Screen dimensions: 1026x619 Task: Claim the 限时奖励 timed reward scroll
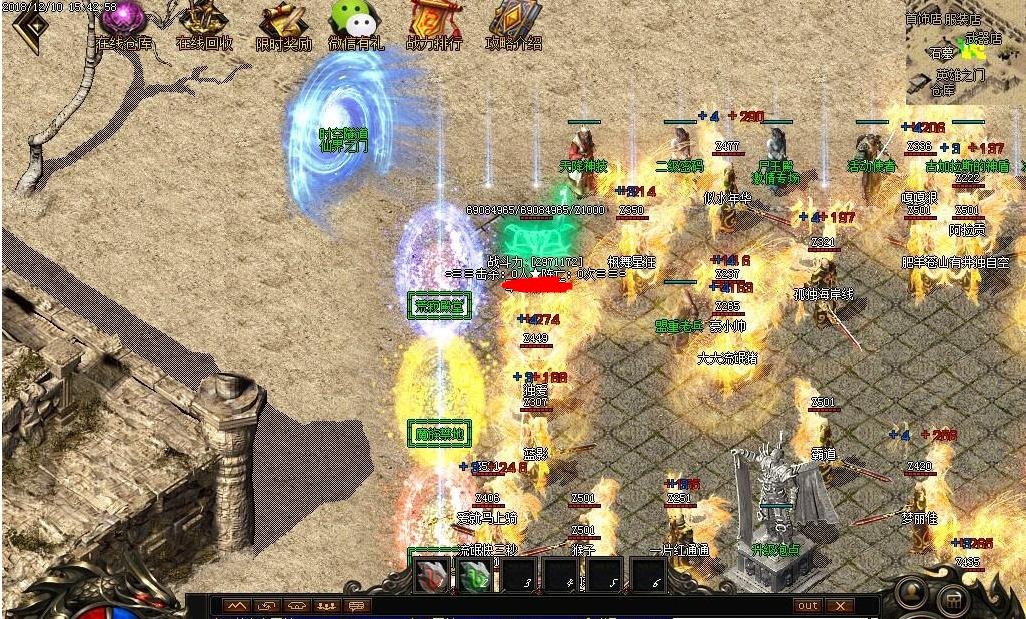click(x=283, y=23)
